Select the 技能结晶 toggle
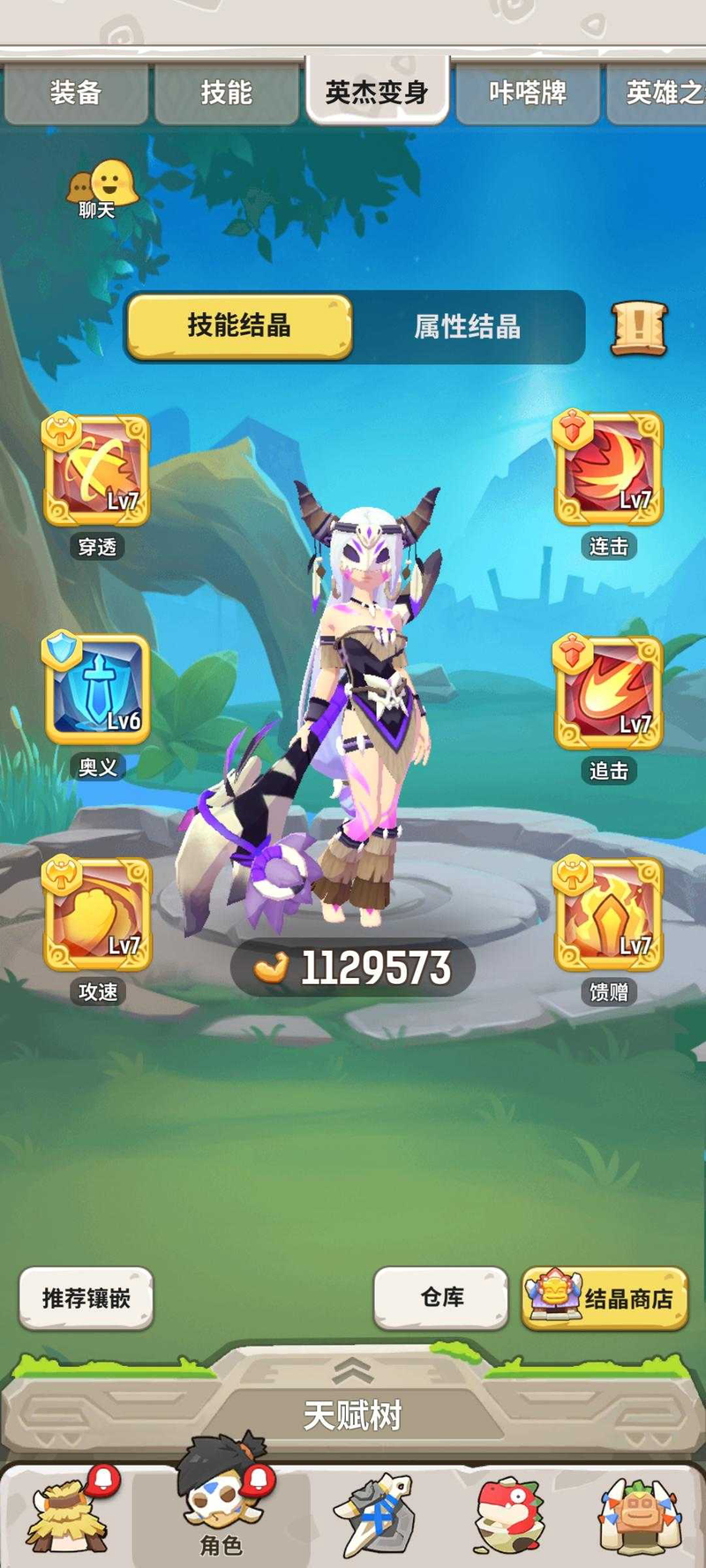The height and width of the screenshot is (1568, 706). (x=239, y=326)
